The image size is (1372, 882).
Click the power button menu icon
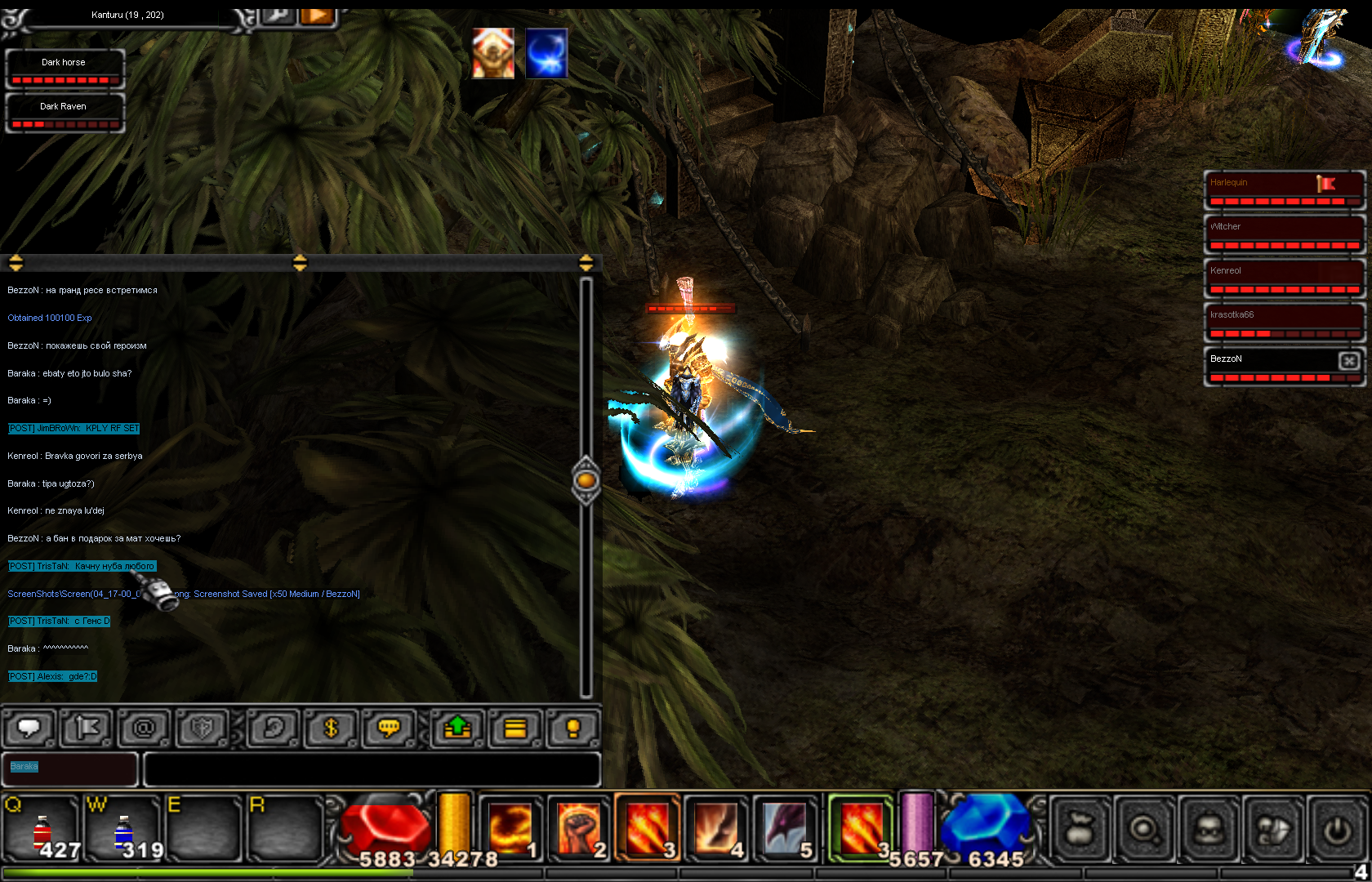coord(1337,830)
